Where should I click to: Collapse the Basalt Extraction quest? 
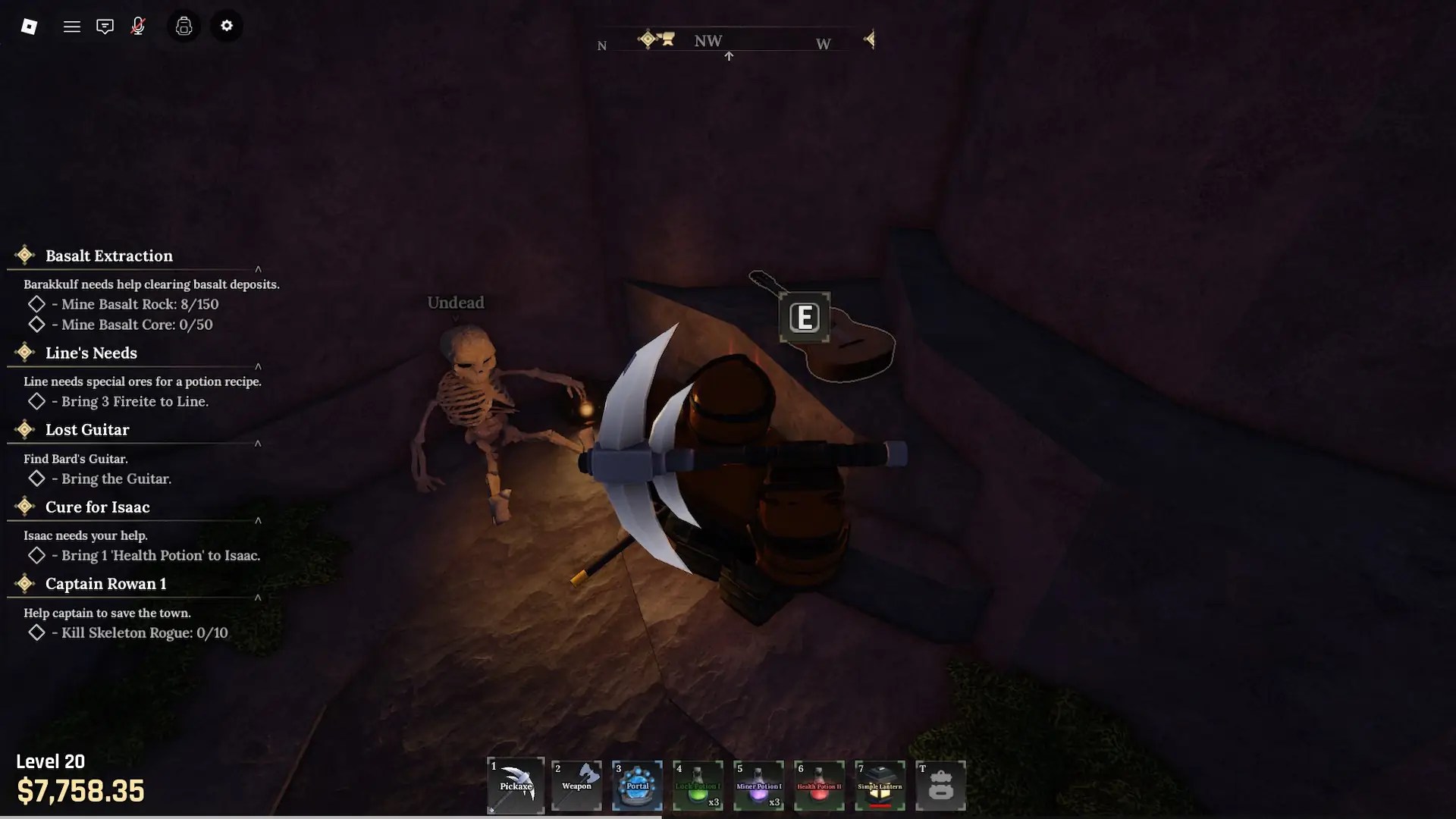[259, 269]
